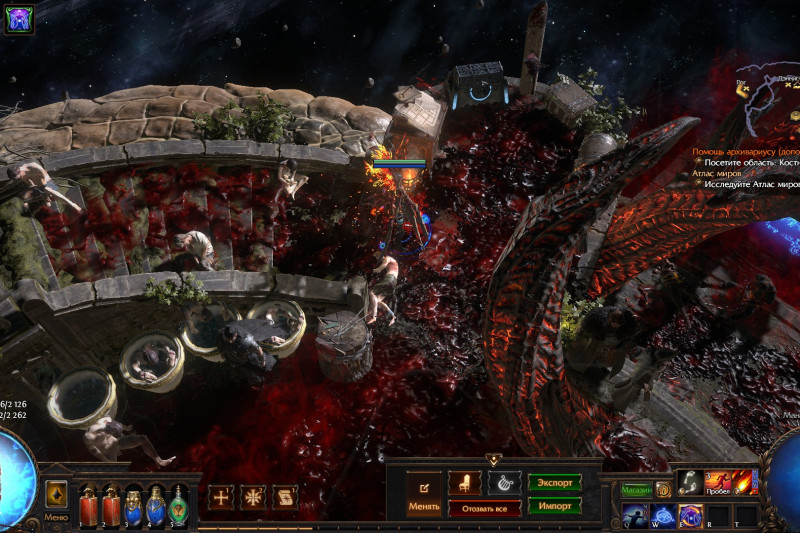This screenshot has height=533, width=800.
Task: Select the E skill icon
Action: 690,514
